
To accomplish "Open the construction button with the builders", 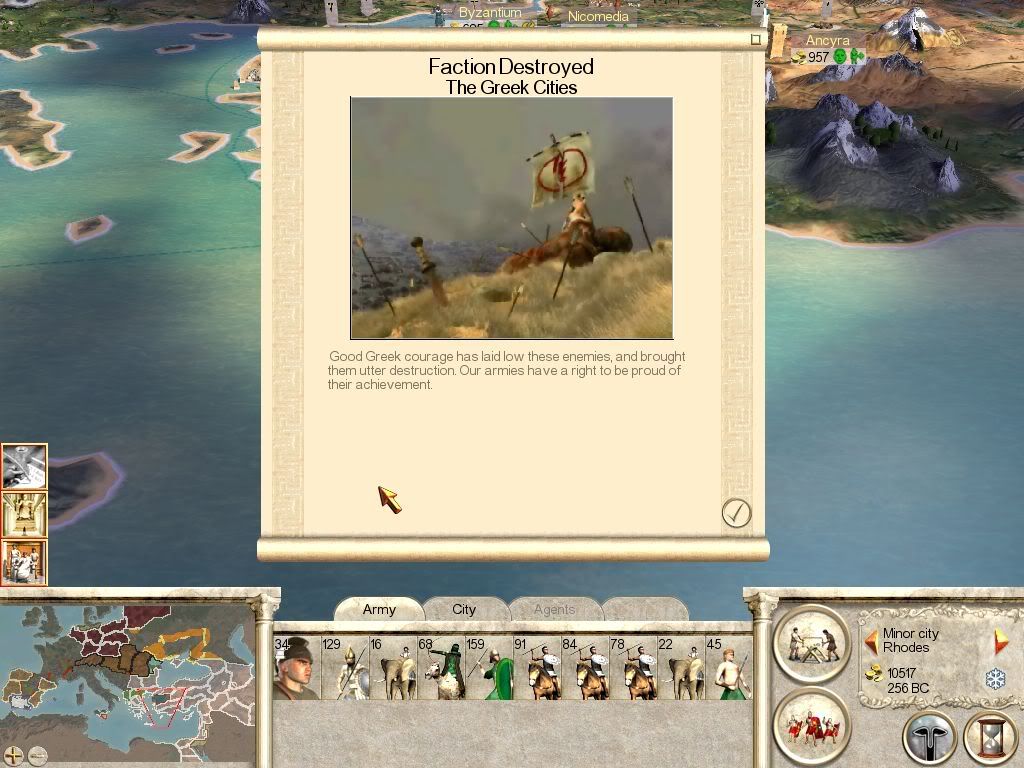I will (811, 642).
